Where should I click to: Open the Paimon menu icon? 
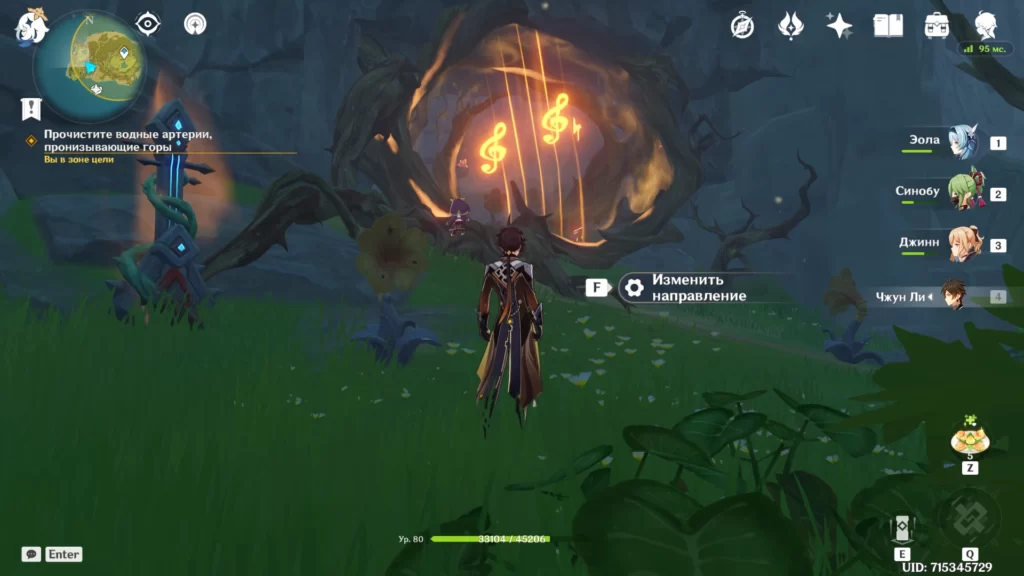click(x=31, y=27)
